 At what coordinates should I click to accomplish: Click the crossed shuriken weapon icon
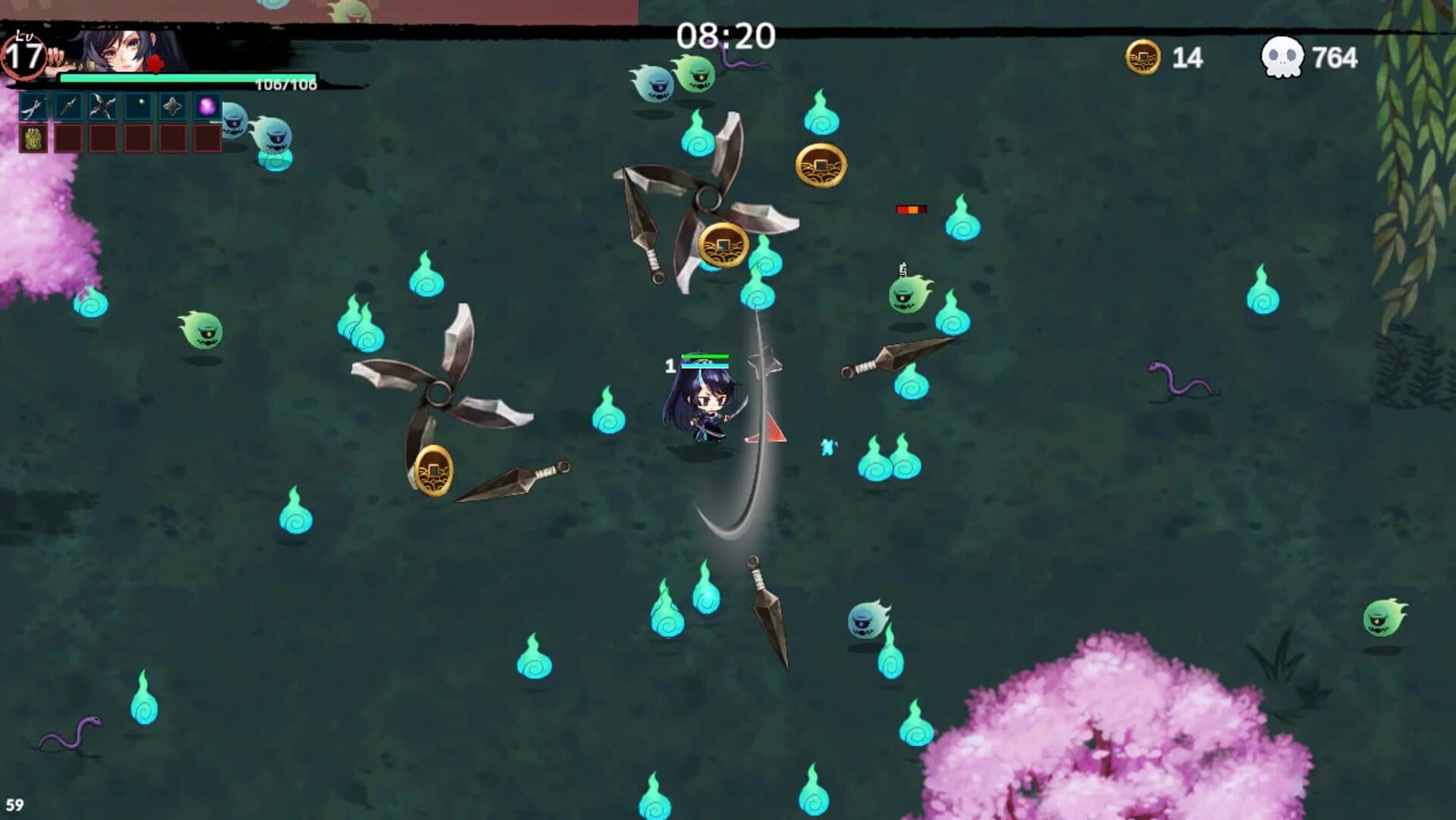pyautogui.click(x=103, y=105)
